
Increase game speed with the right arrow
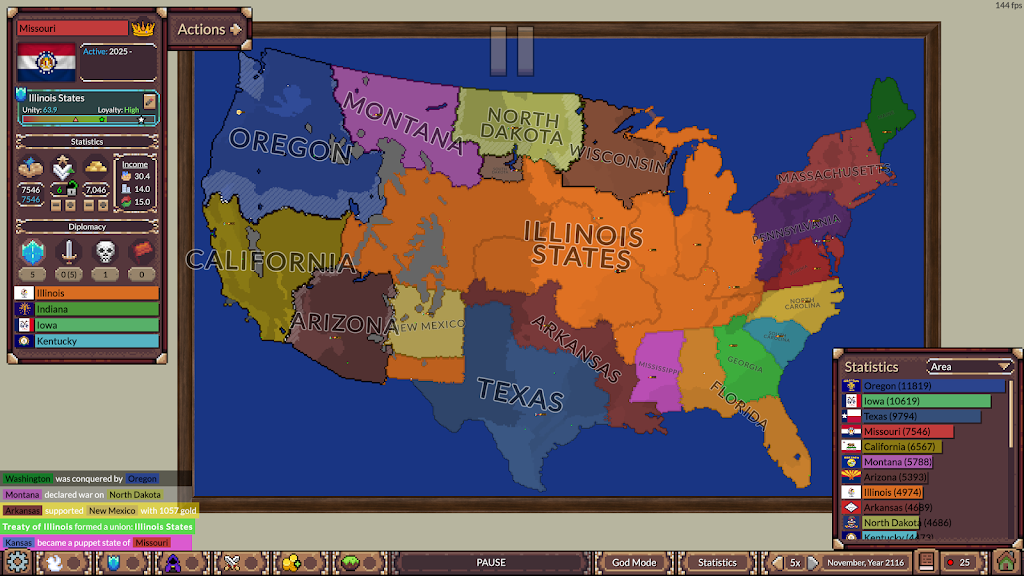tap(813, 562)
